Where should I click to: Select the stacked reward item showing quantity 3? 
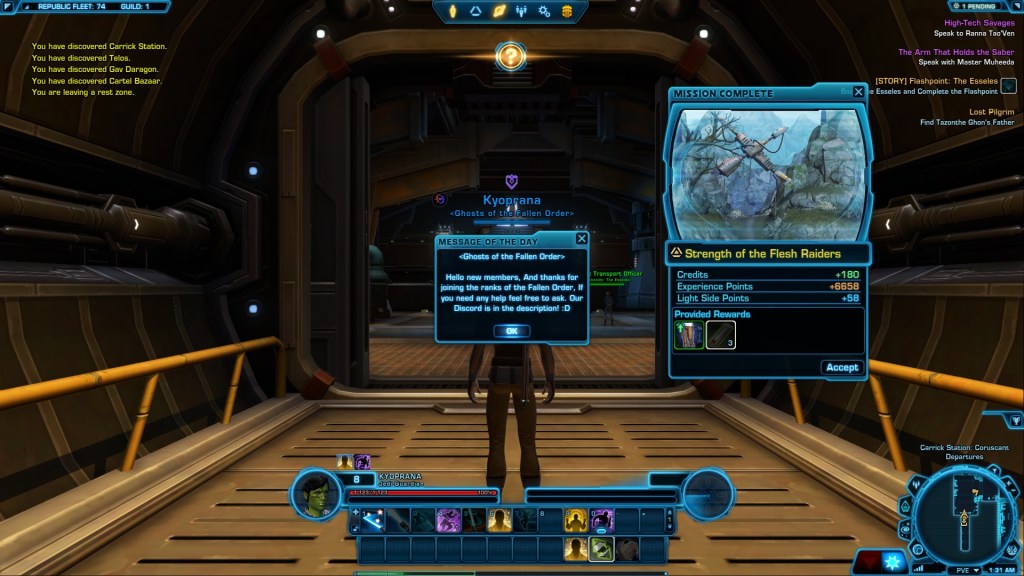pyautogui.click(x=720, y=335)
